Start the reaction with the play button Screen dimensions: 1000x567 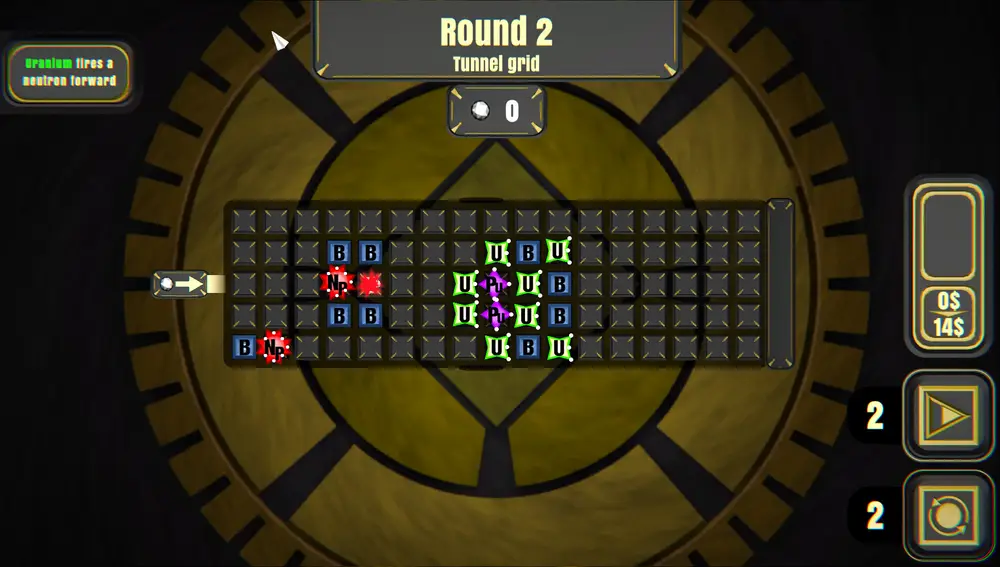pyautogui.click(x=948, y=416)
